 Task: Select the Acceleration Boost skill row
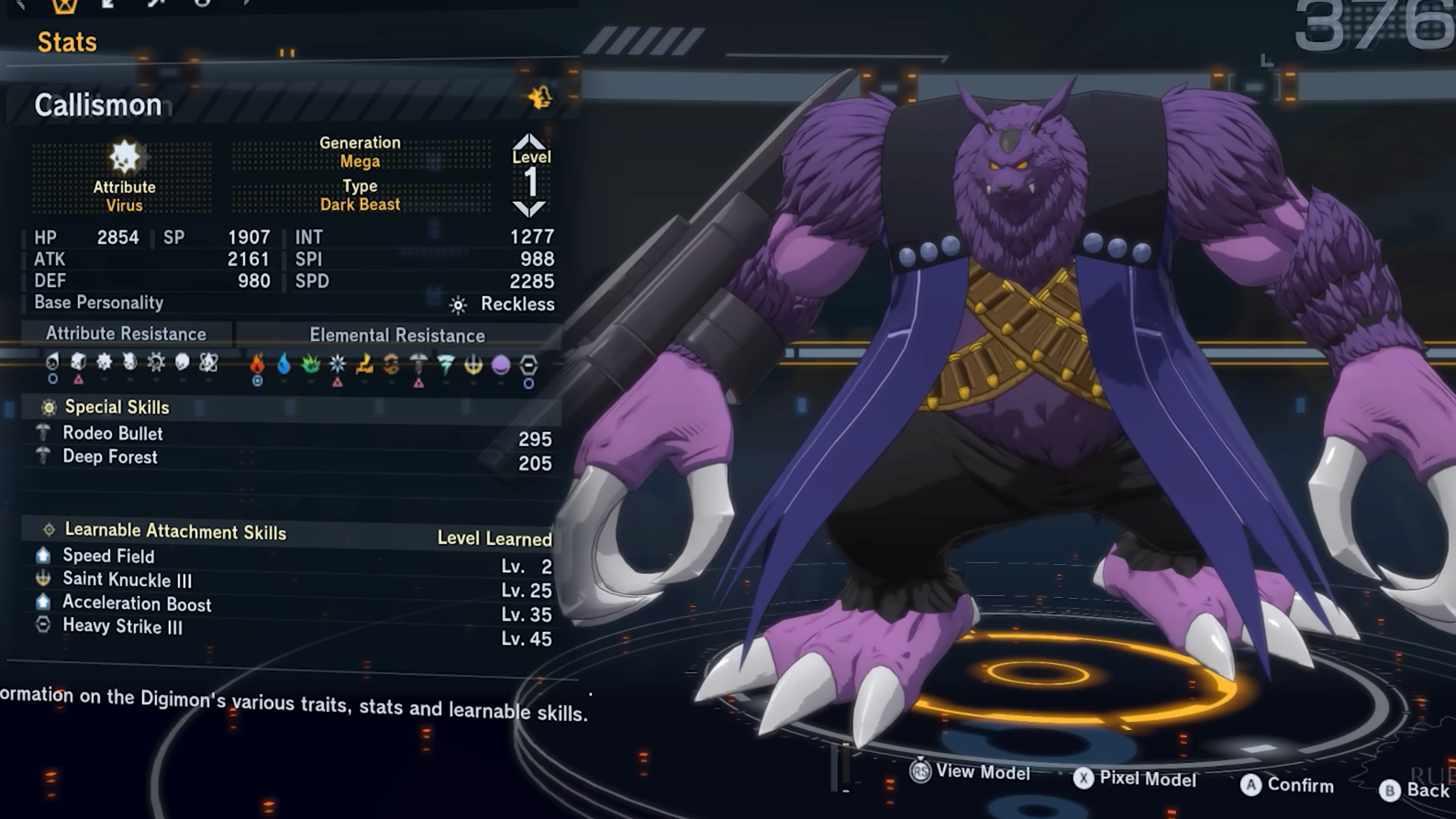[x=137, y=604]
